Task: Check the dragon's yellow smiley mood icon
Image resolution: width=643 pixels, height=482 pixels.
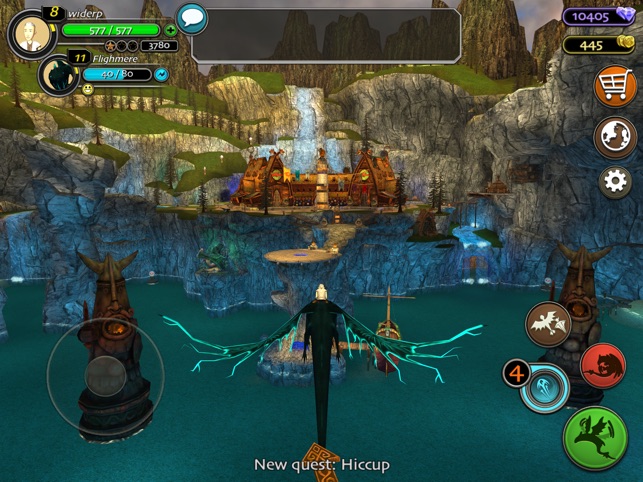Action: tap(88, 90)
